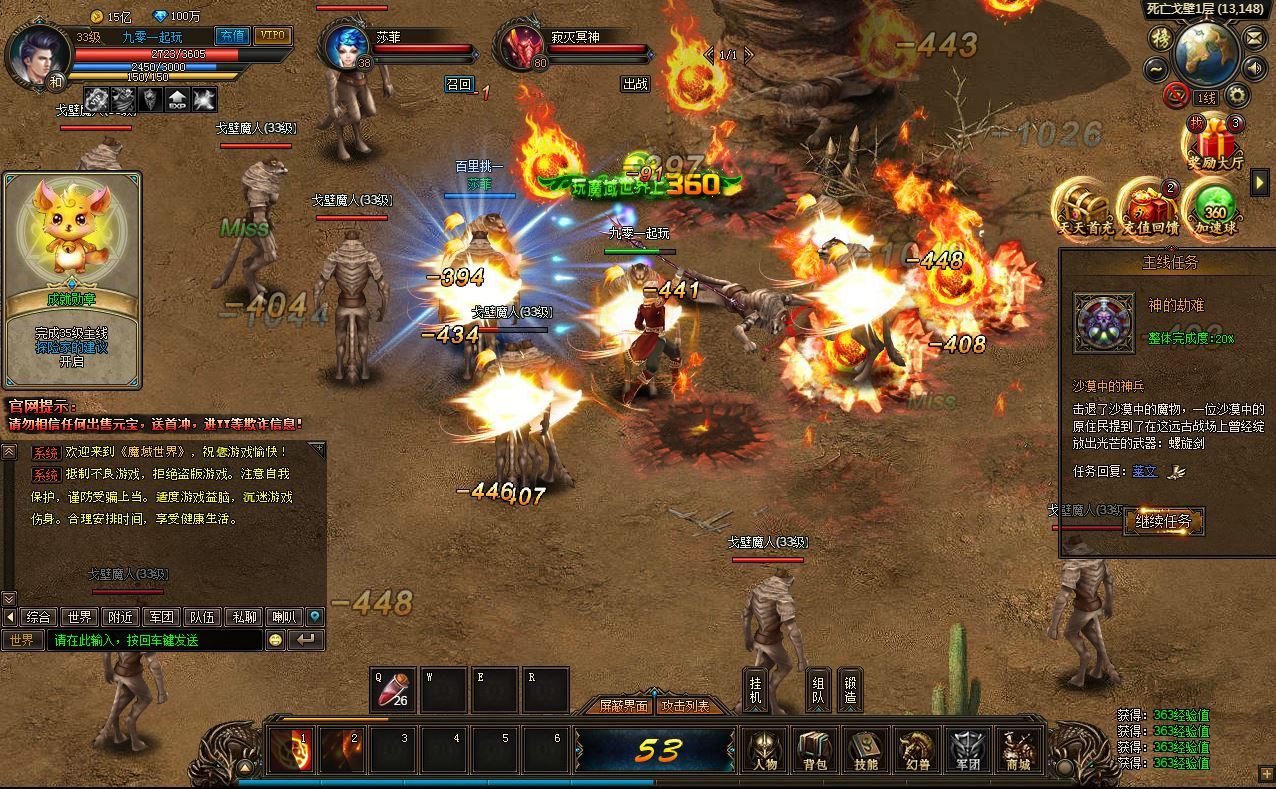The width and height of the screenshot is (1276, 789).
Task: Open the 奖励大厅 reward hall gift
Action: point(1215,141)
